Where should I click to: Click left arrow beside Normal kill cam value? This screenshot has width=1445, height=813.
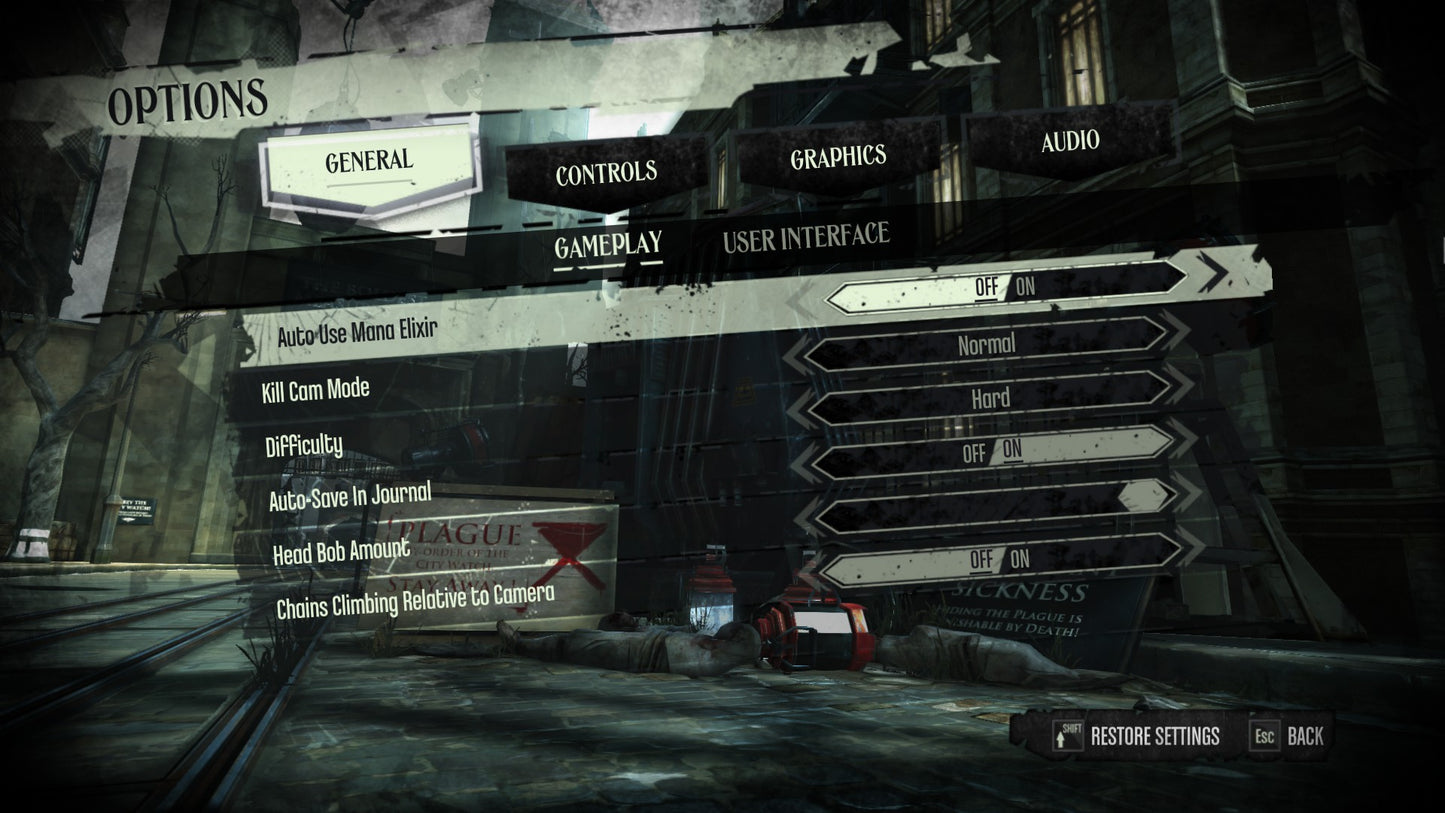(797, 355)
